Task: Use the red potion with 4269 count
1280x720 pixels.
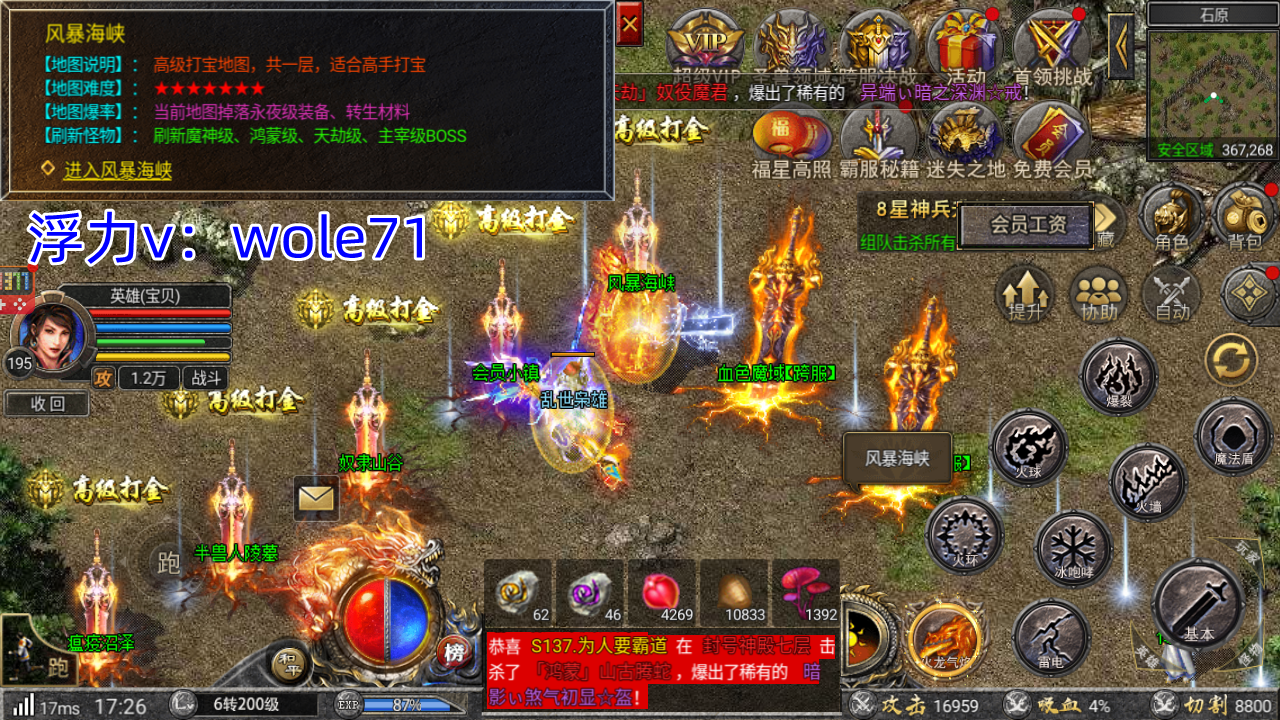Action: 661,593
